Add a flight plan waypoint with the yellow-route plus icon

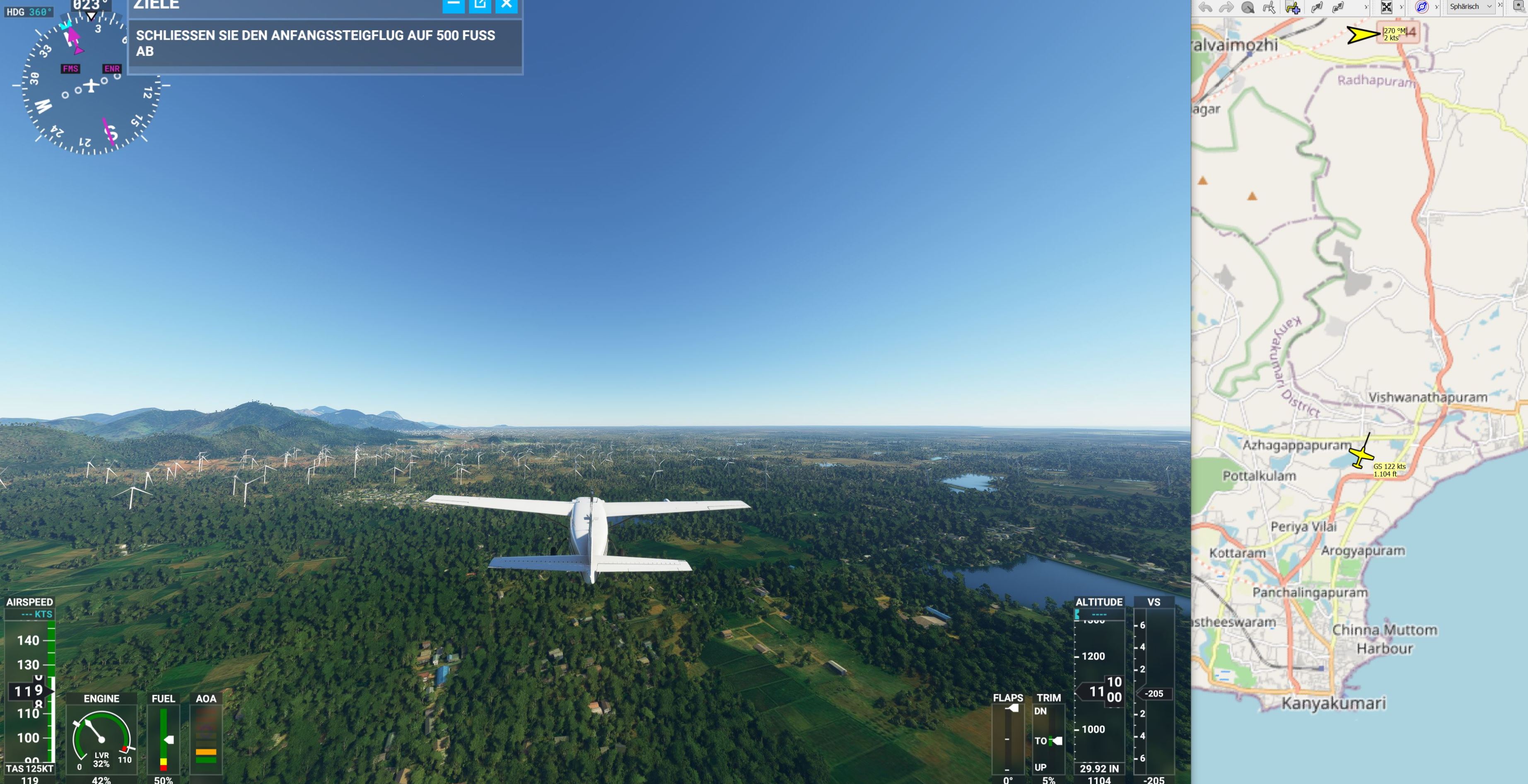1292,7
